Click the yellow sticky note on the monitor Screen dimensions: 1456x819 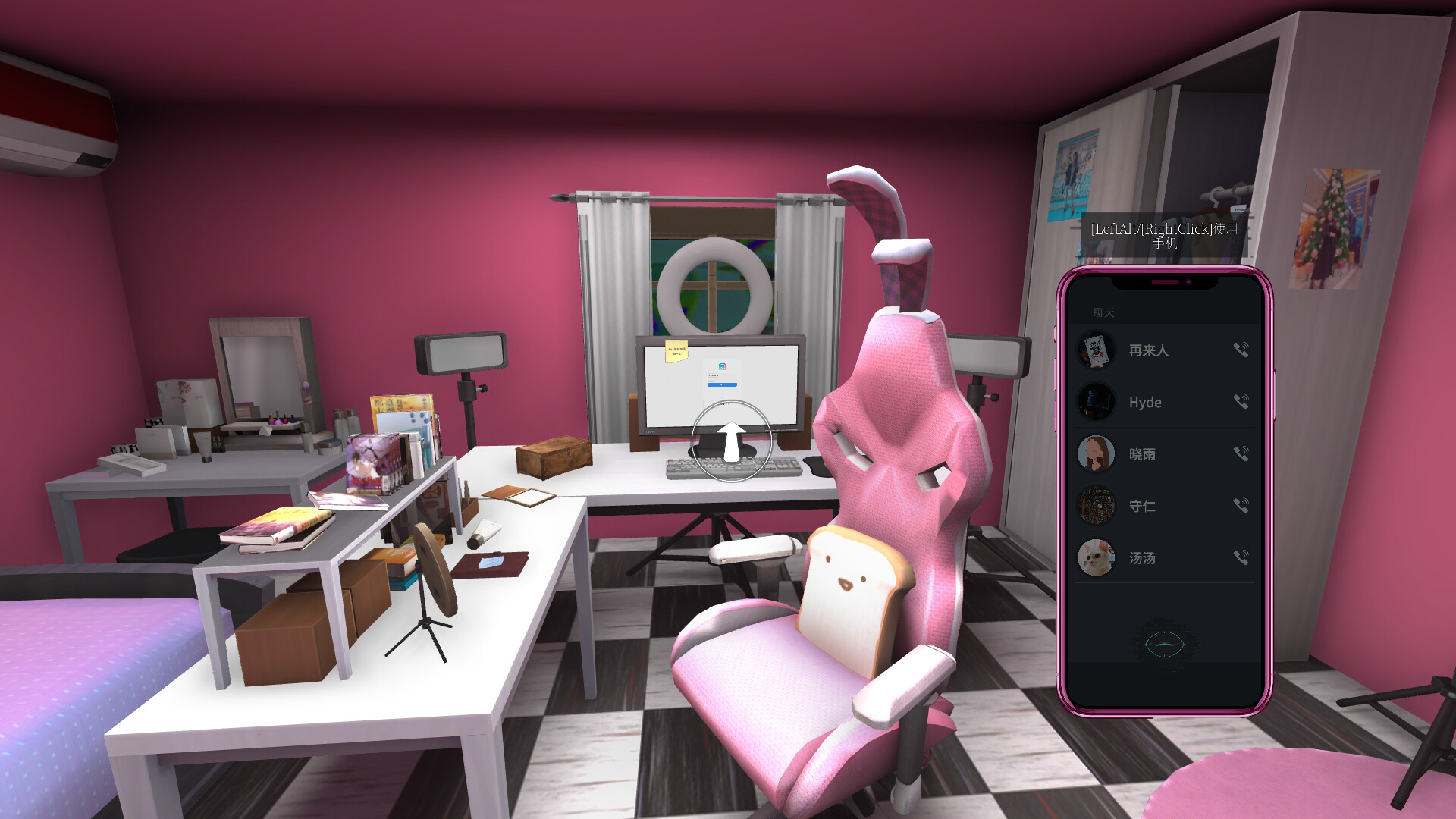[676, 351]
